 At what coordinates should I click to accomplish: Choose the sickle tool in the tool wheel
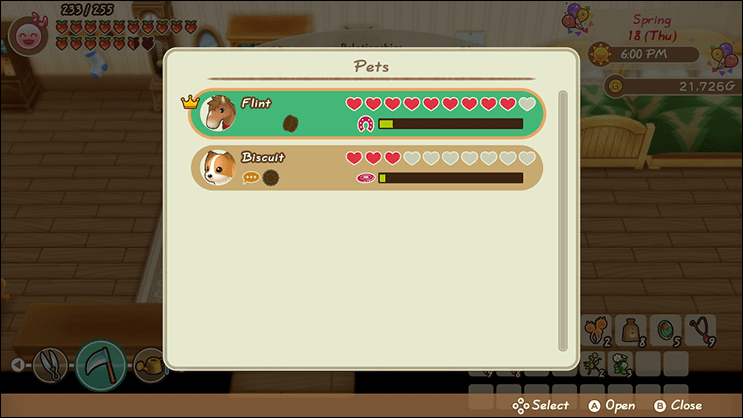[x=102, y=363]
